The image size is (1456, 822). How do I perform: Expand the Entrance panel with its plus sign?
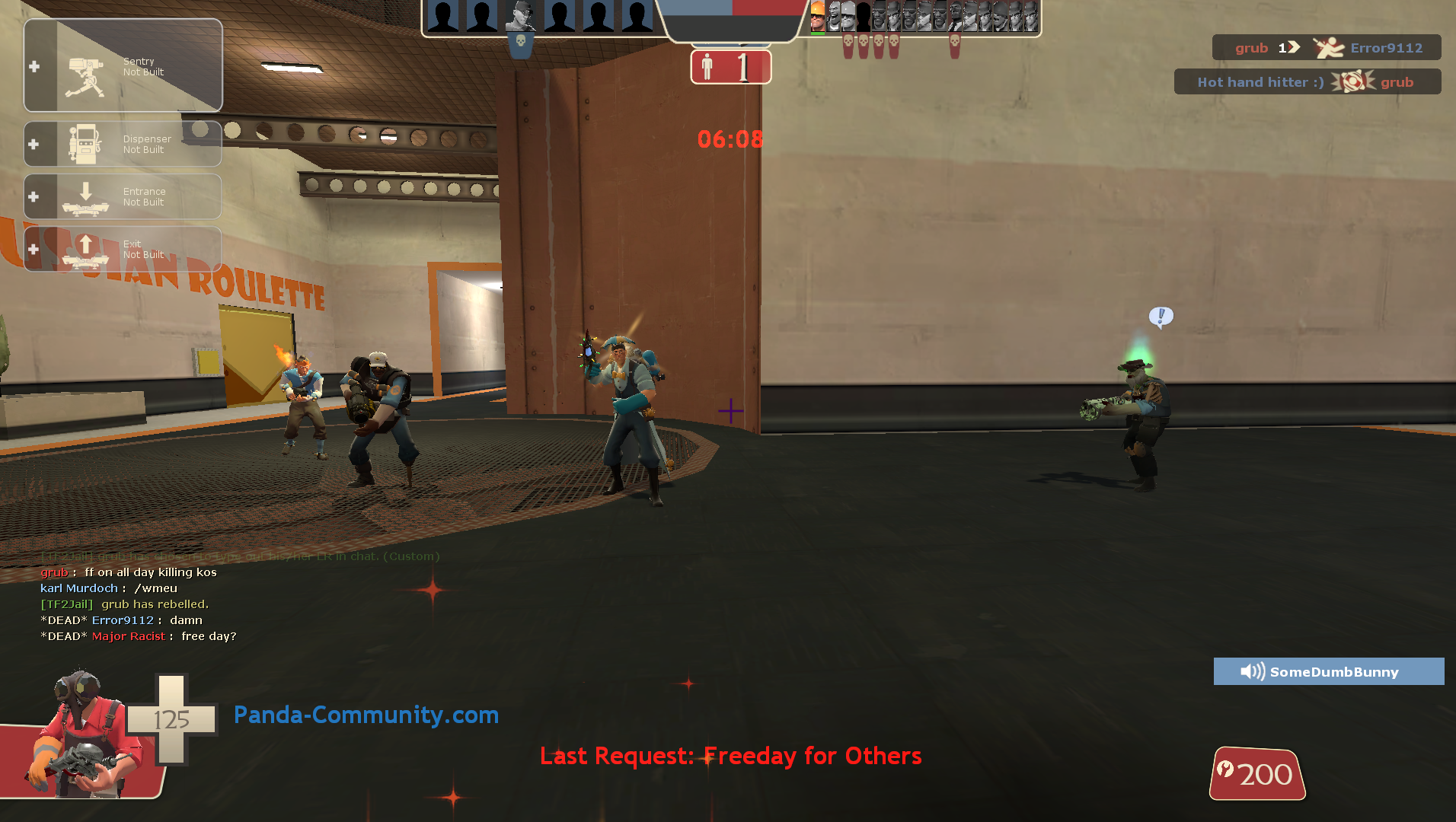pos(34,196)
